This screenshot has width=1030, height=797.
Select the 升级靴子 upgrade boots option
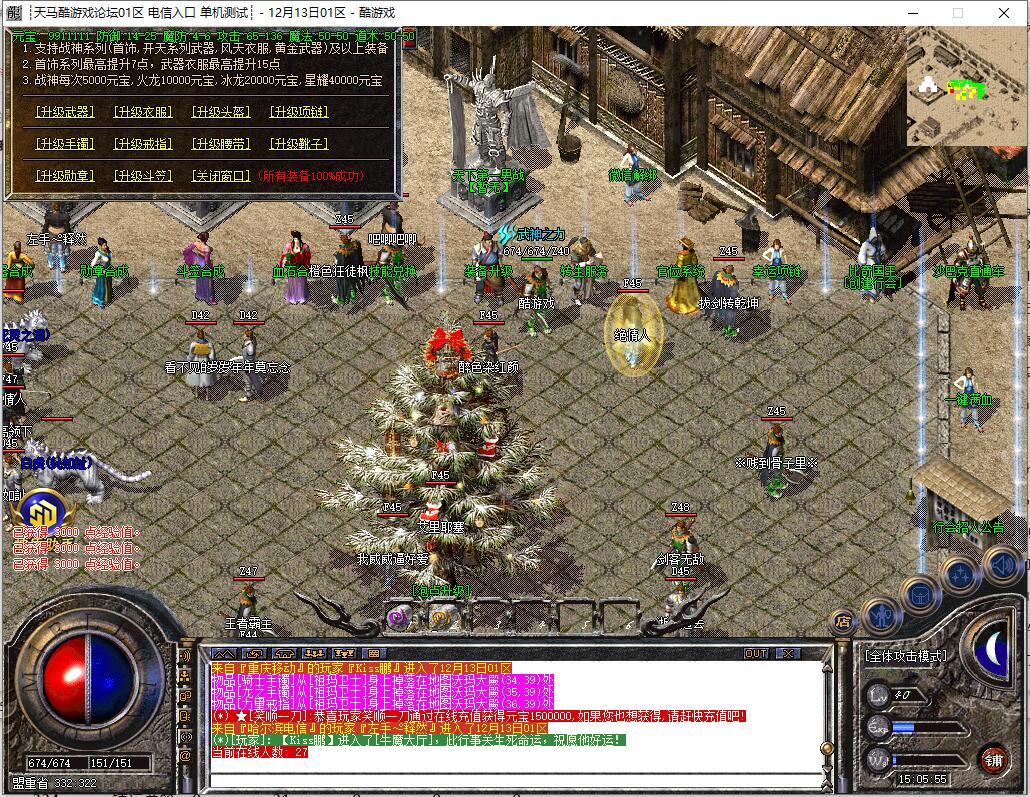point(298,144)
